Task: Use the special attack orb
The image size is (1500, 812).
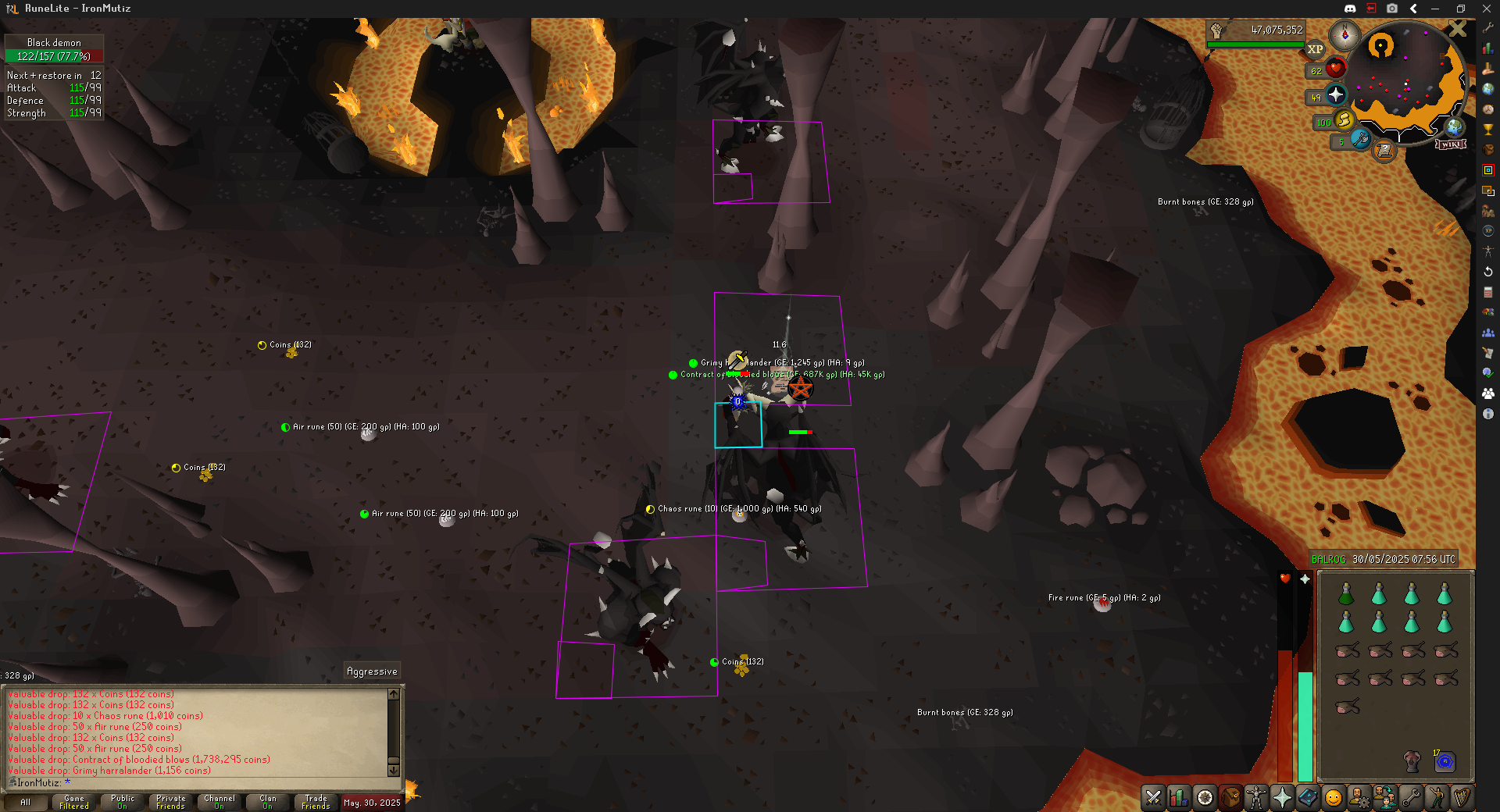Action: click(1361, 140)
